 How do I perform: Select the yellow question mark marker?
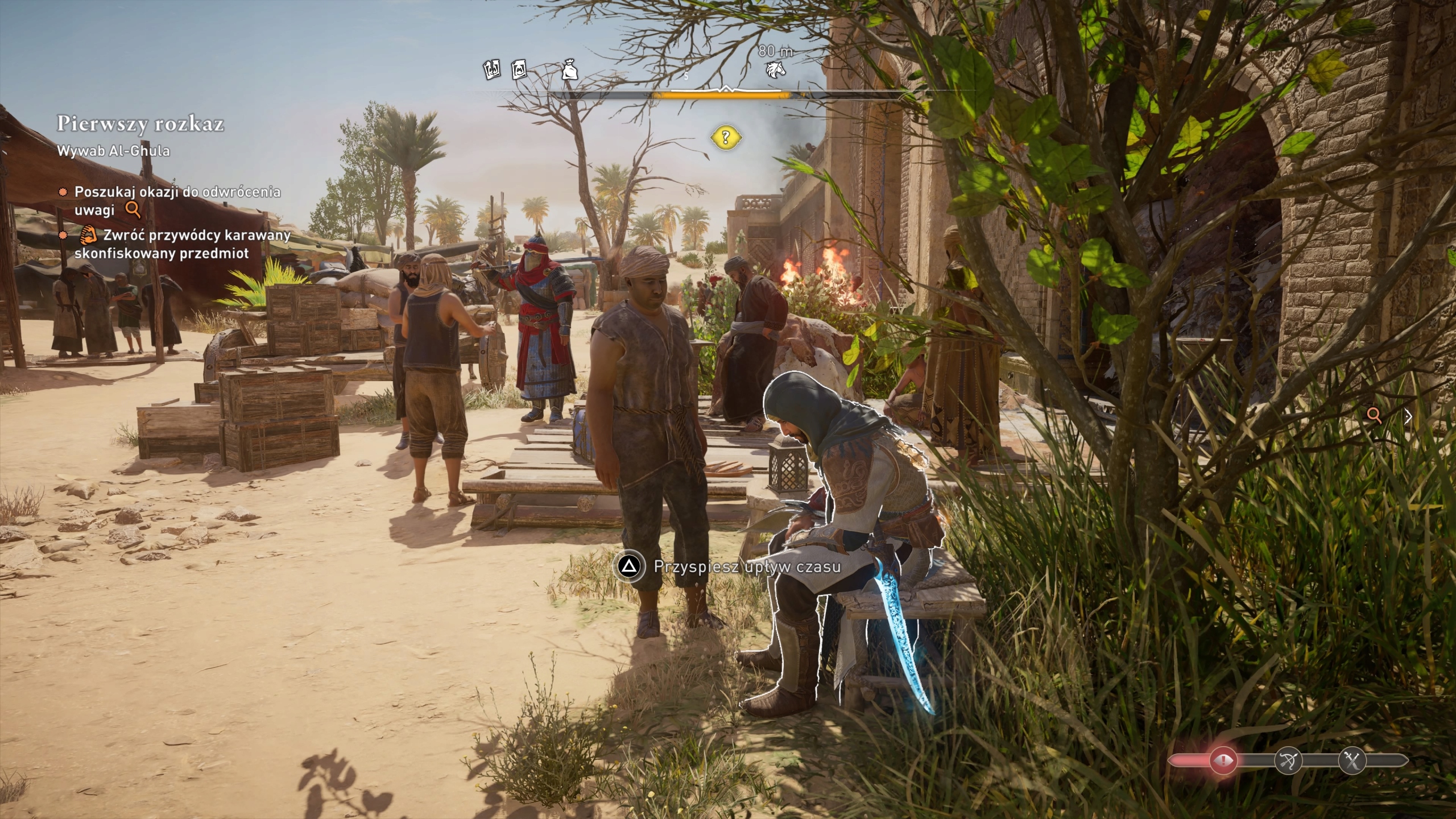coord(725,137)
